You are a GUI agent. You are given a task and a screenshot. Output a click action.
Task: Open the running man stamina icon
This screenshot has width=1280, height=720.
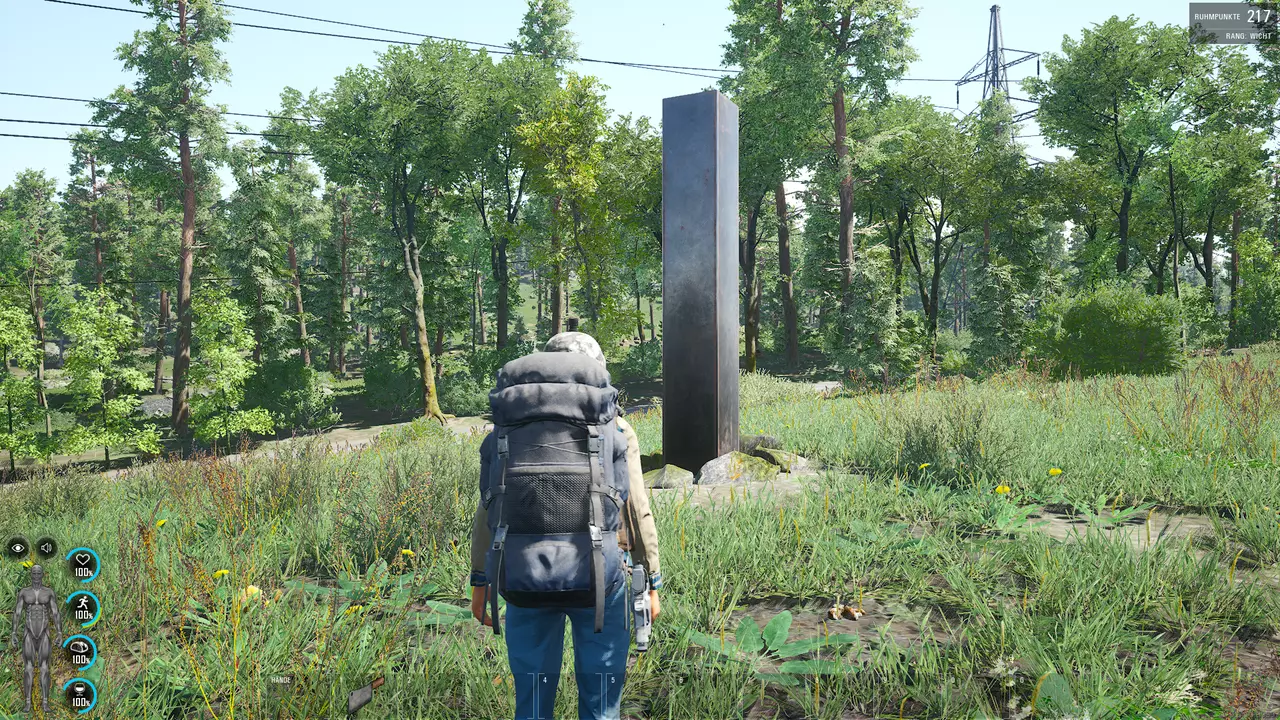pyautogui.click(x=82, y=608)
